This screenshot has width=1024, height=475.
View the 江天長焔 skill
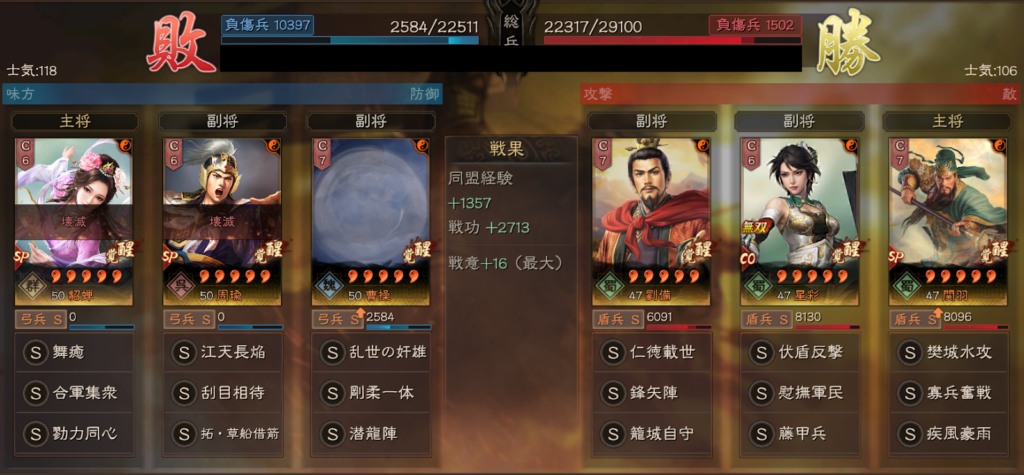pyautogui.click(x=222, y=352)
